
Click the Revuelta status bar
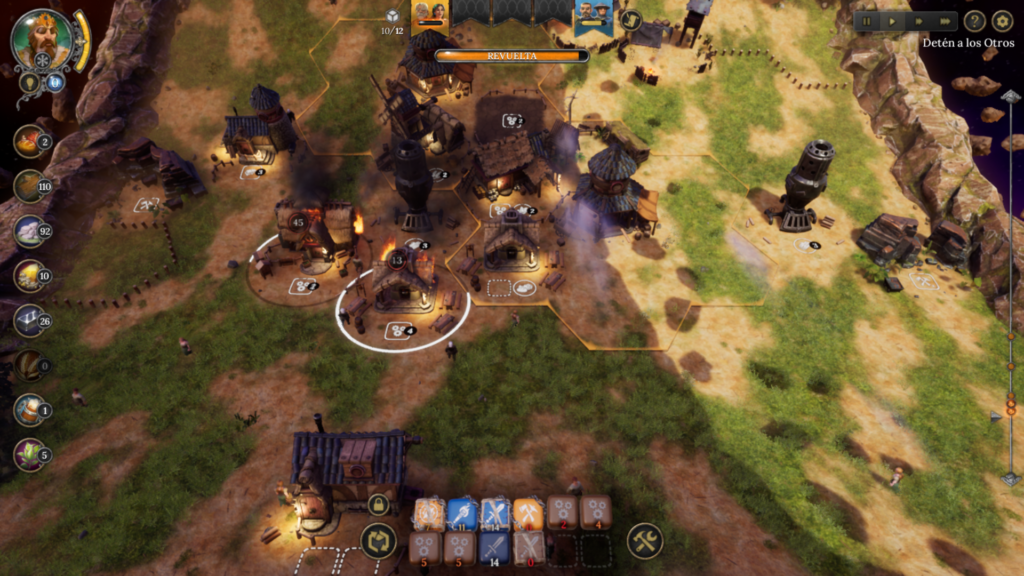[x=511, y=56]
